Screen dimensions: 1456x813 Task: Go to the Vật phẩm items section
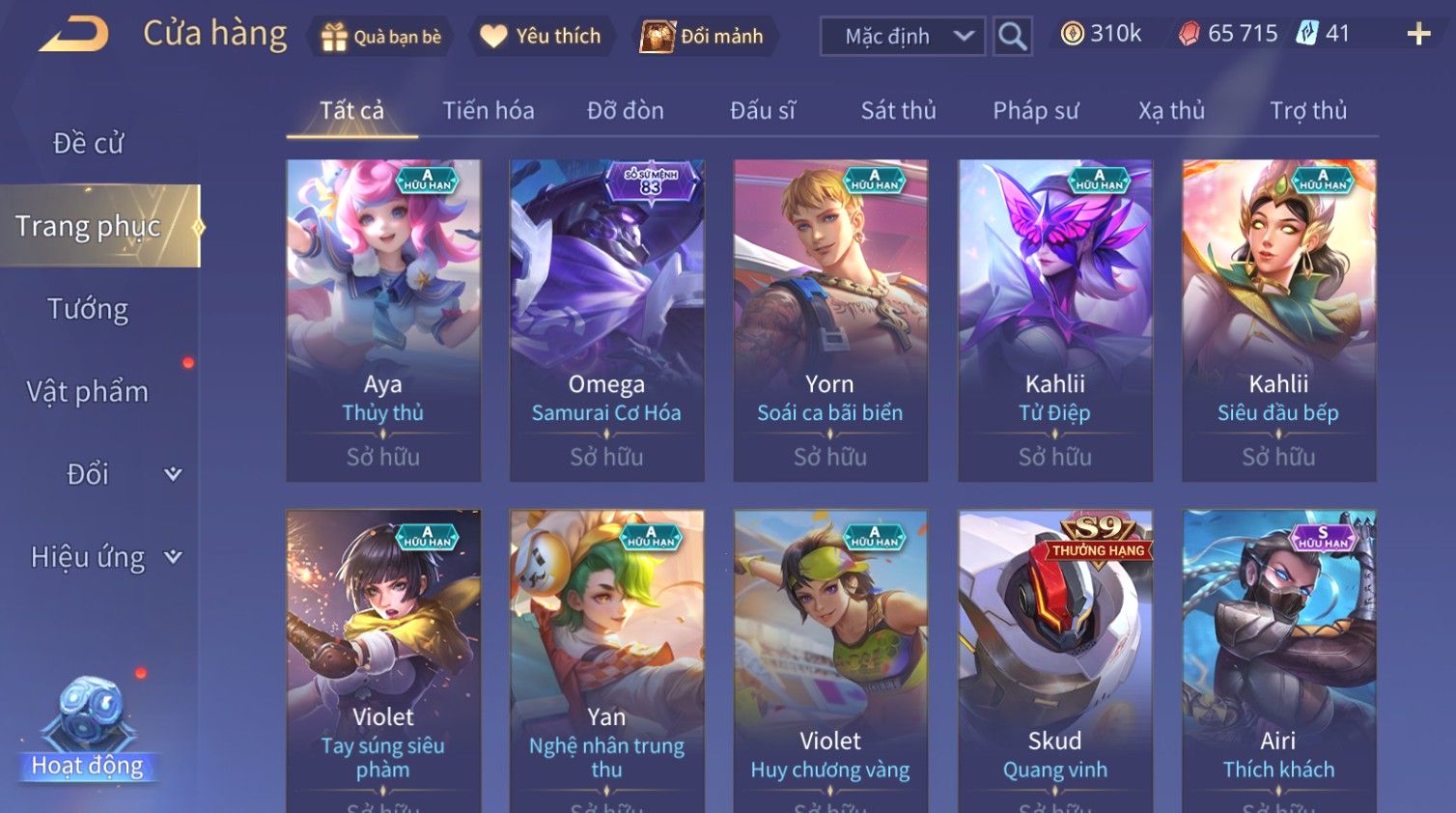(x=88, y=391)
